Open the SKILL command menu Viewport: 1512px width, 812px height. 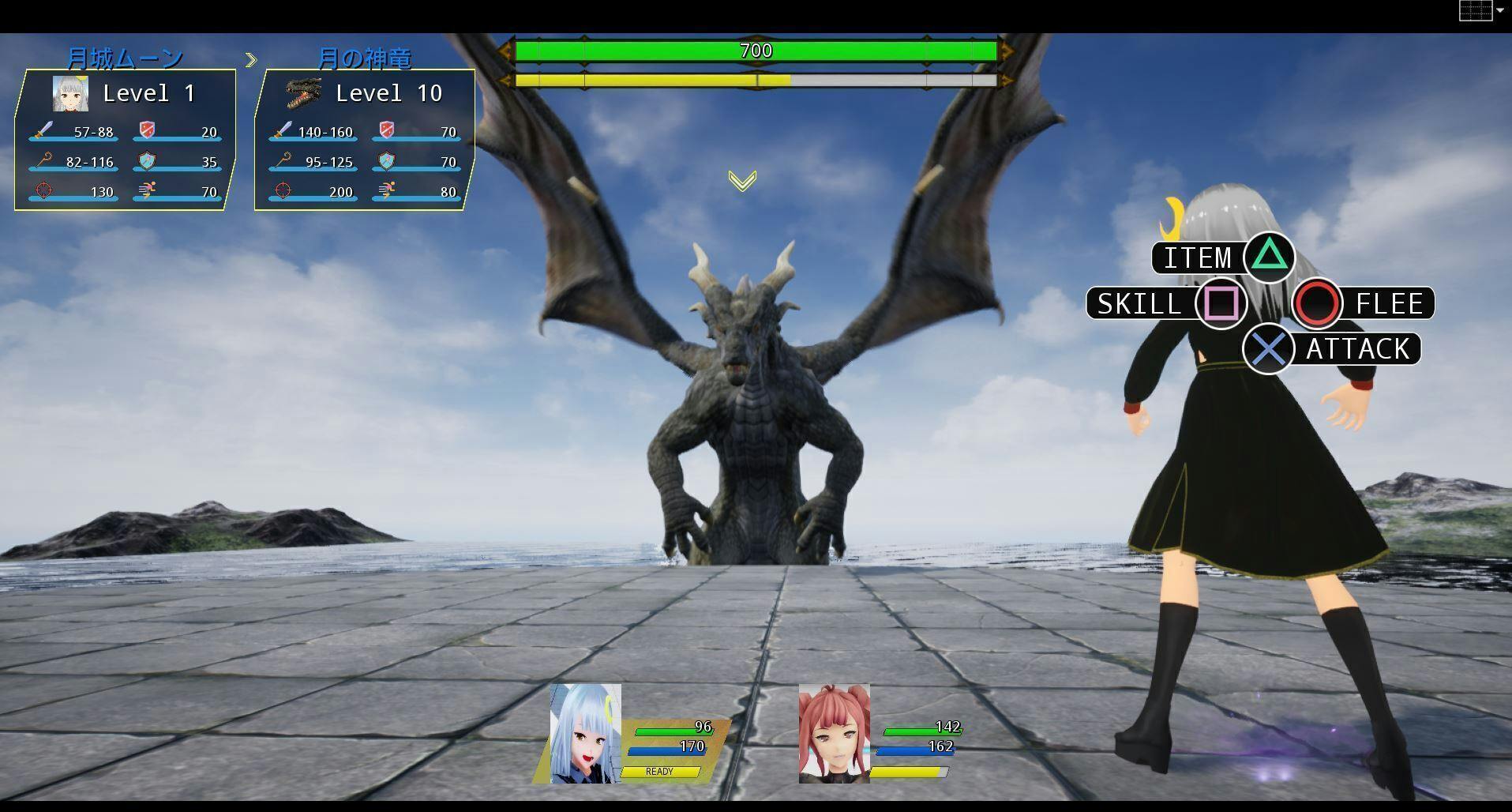[x=1166, y=304]
